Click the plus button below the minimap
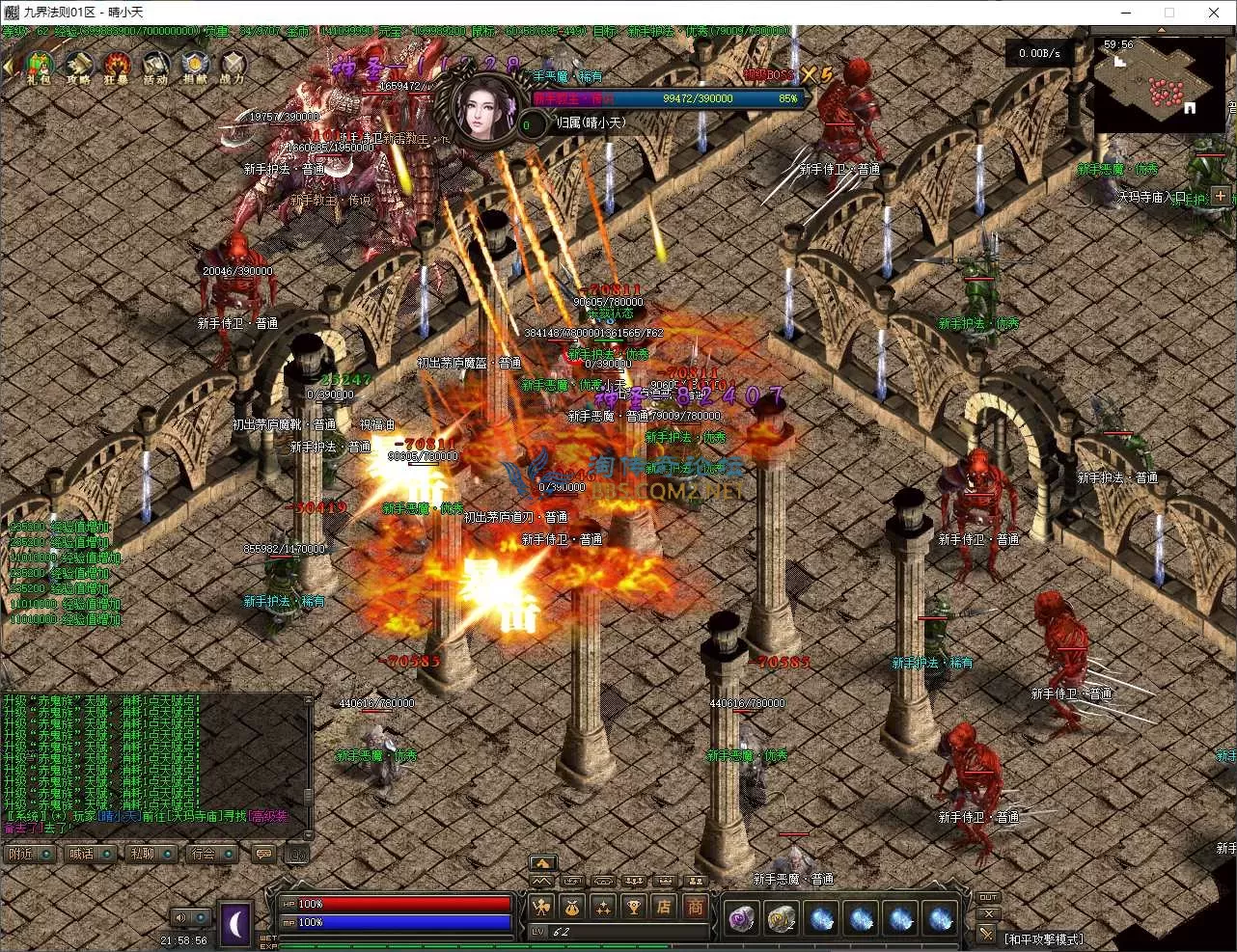The image size is (1237, 952). click(1221, 196)
